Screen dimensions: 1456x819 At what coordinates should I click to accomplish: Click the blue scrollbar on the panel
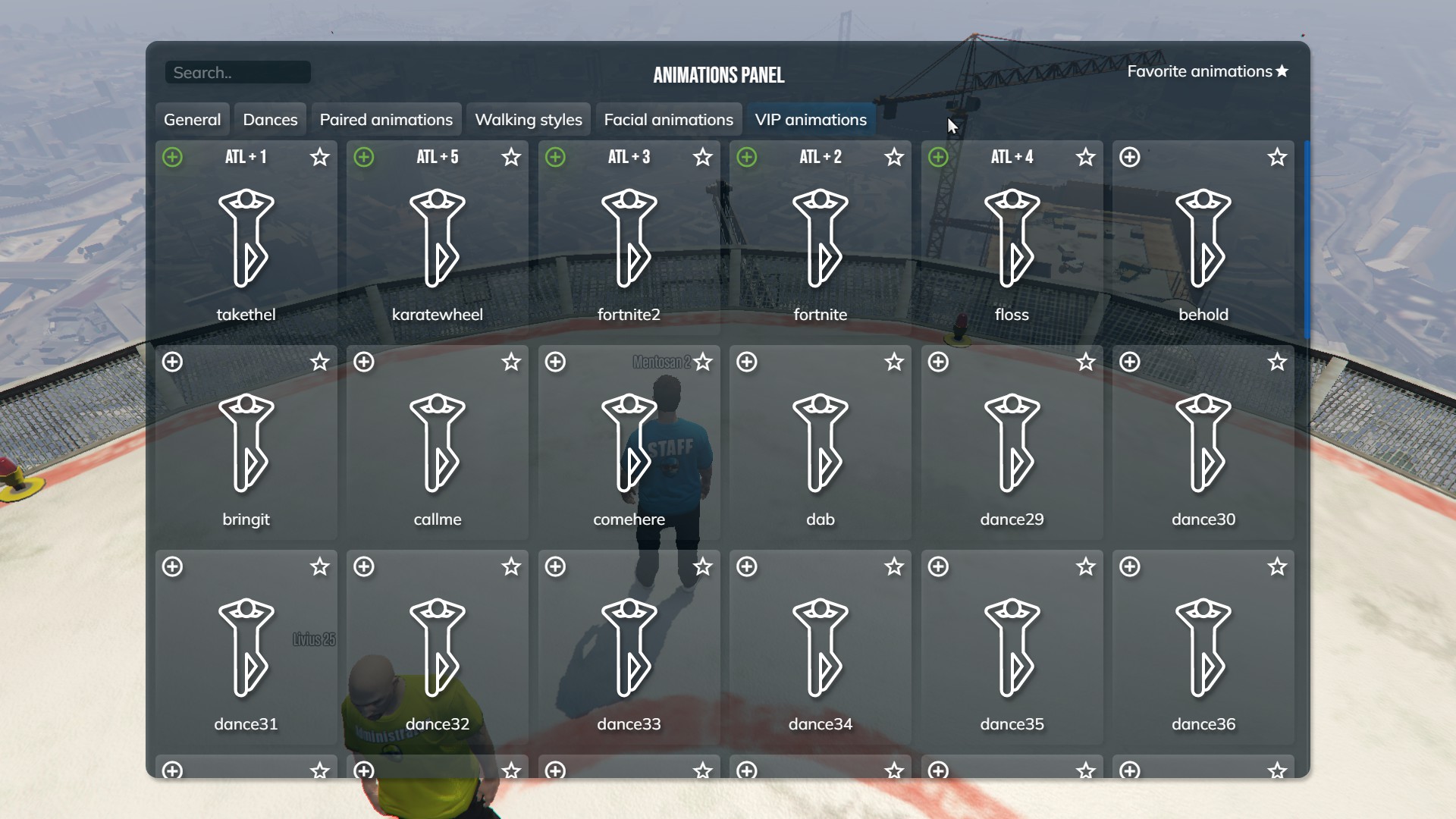(1307, 239)
